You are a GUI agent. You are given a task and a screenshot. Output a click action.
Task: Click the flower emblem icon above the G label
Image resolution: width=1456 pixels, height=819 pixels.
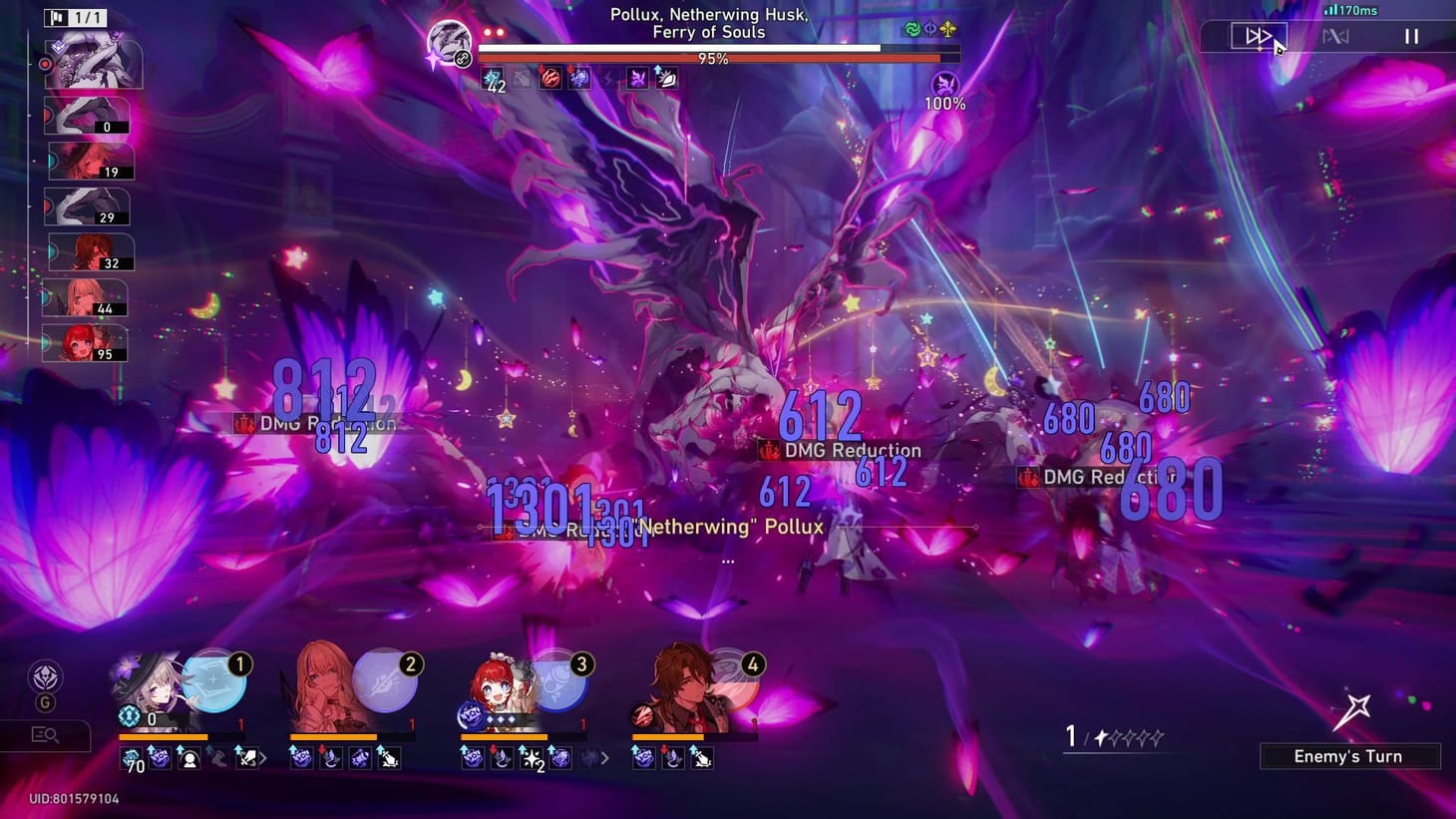coord(44,676)
